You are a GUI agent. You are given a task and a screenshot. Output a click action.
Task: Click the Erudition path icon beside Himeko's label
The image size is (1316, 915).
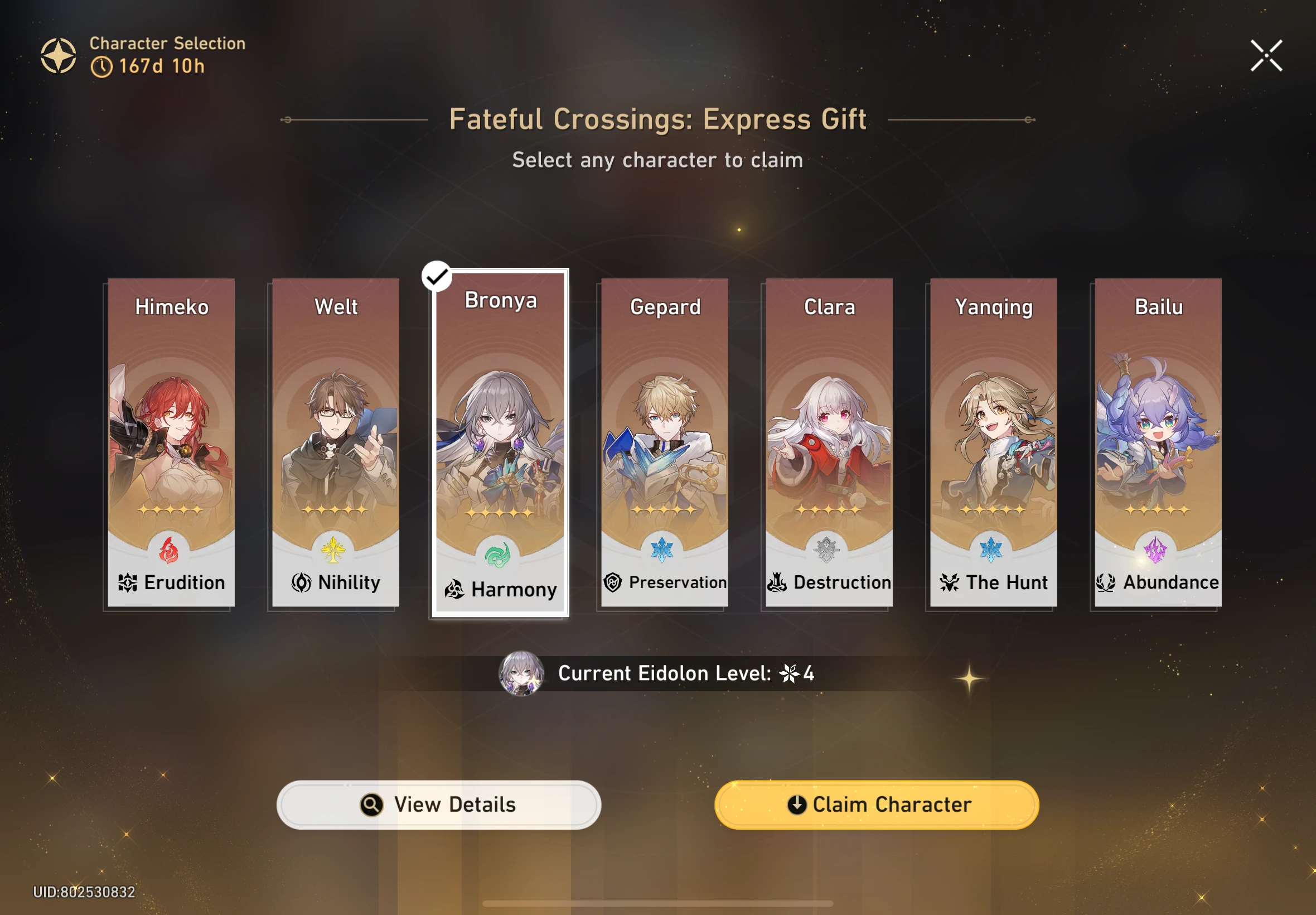[127, 582]
